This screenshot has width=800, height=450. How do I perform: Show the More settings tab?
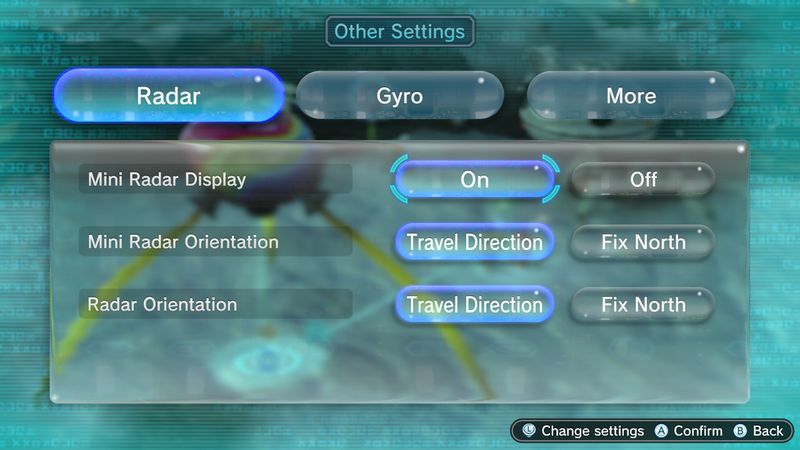[630, 96]
